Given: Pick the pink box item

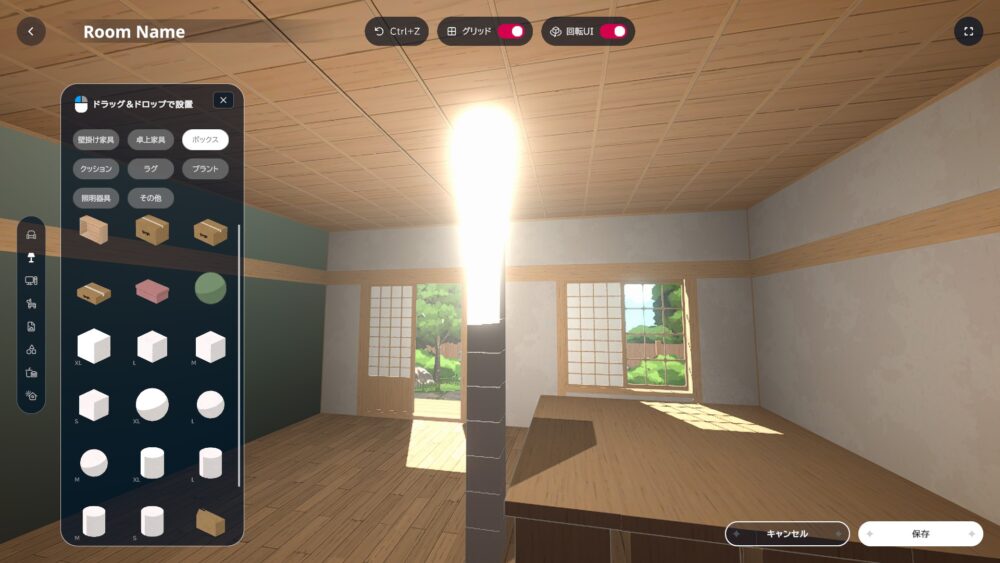Looking at the screenshot, I should (x=152, y=290).
